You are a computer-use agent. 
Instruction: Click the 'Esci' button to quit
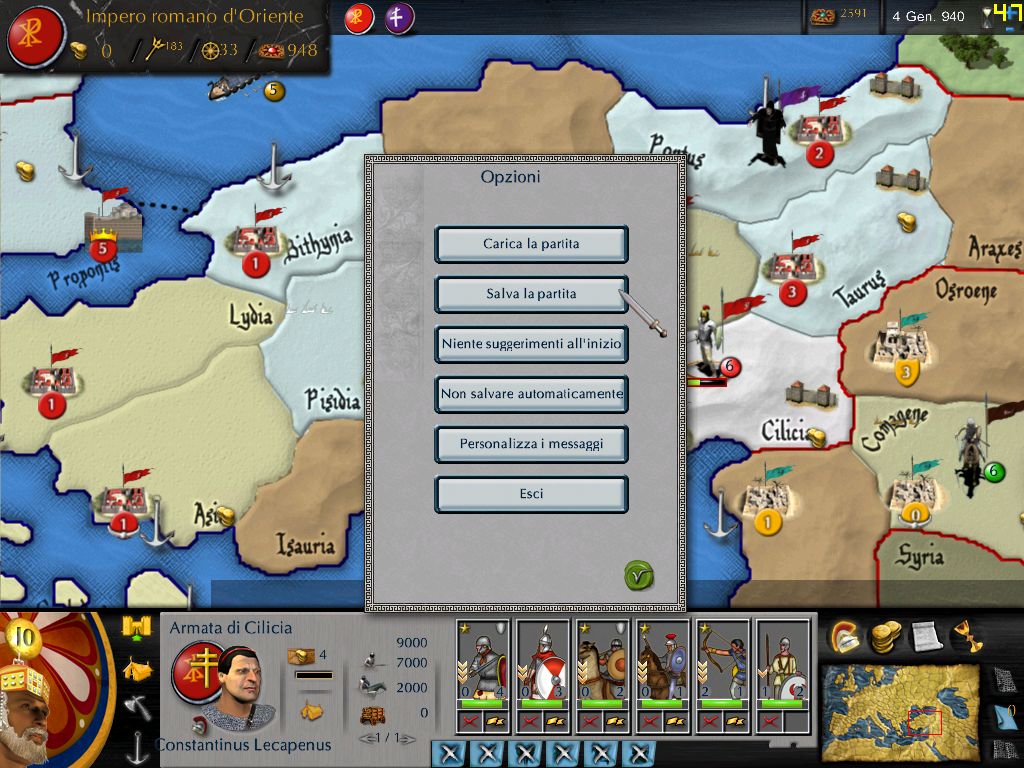coord(531,494)
